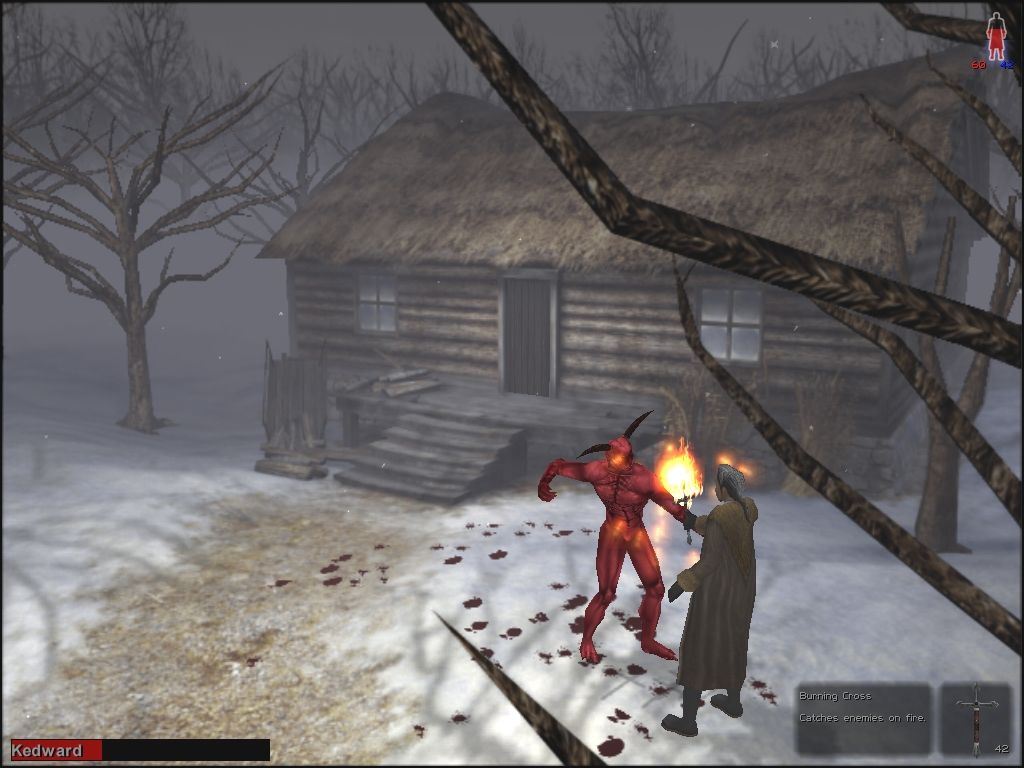
Task: Click the Burning Cross description panel
Action: pyautogui.click(x=863, y=717)
